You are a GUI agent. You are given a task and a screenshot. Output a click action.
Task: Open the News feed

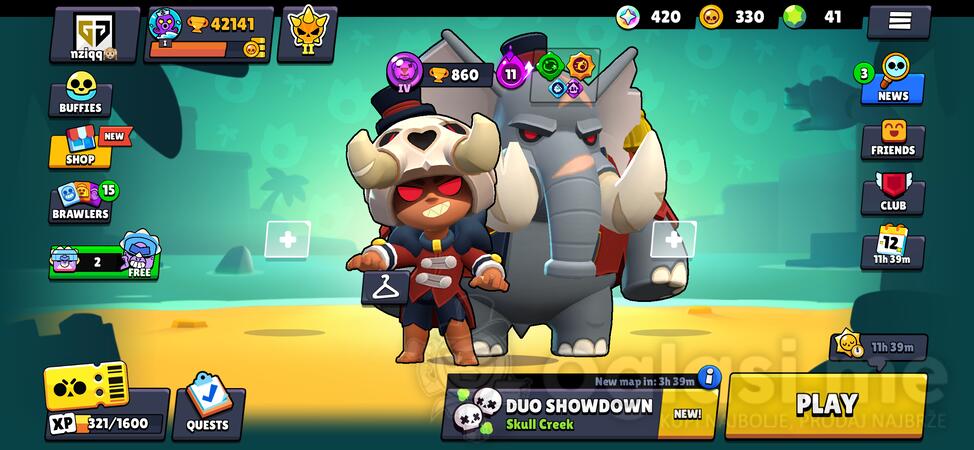point(892,84)
